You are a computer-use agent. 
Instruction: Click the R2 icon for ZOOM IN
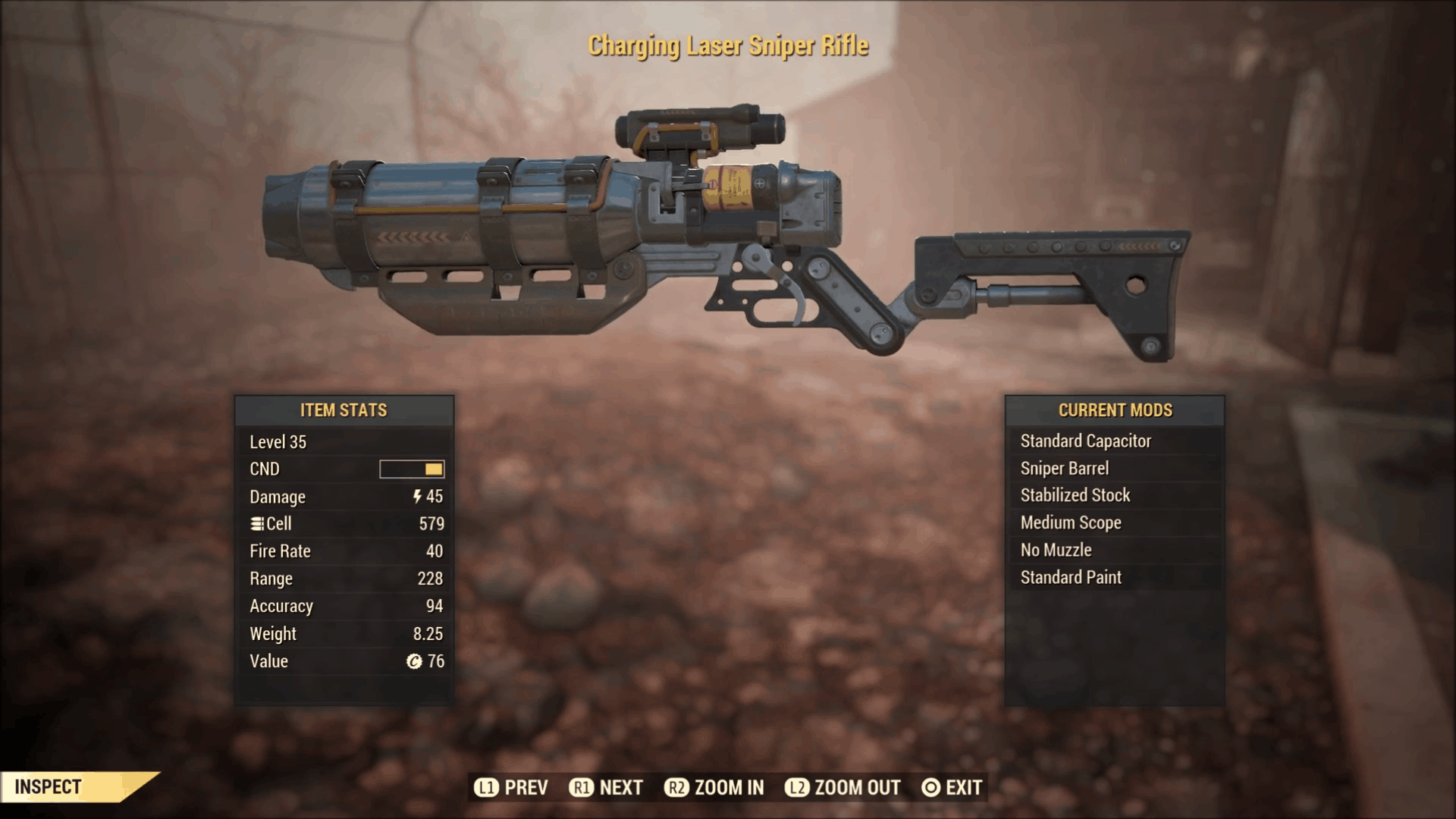pos(676,787)
